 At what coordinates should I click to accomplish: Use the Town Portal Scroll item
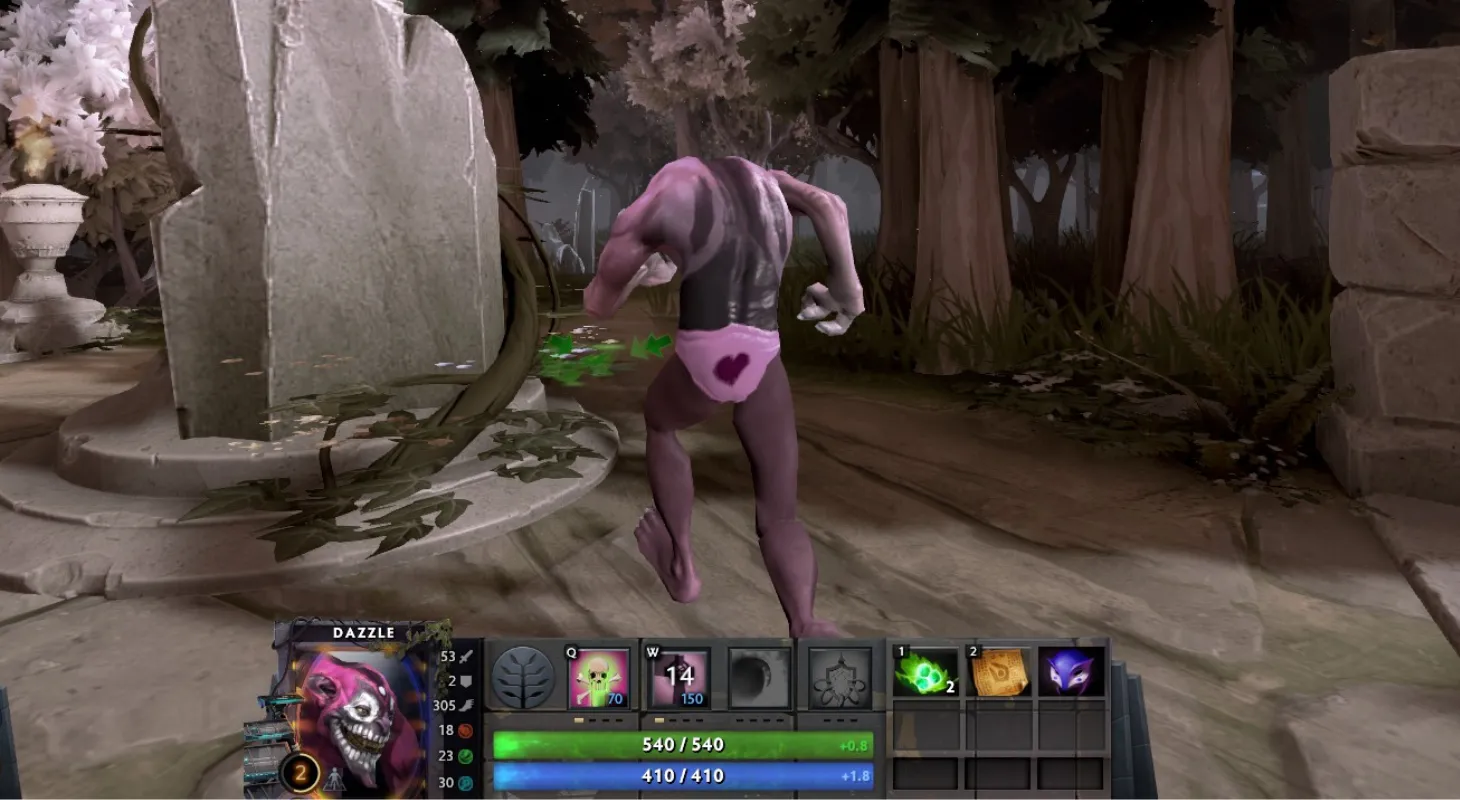tap(1000, 671)
